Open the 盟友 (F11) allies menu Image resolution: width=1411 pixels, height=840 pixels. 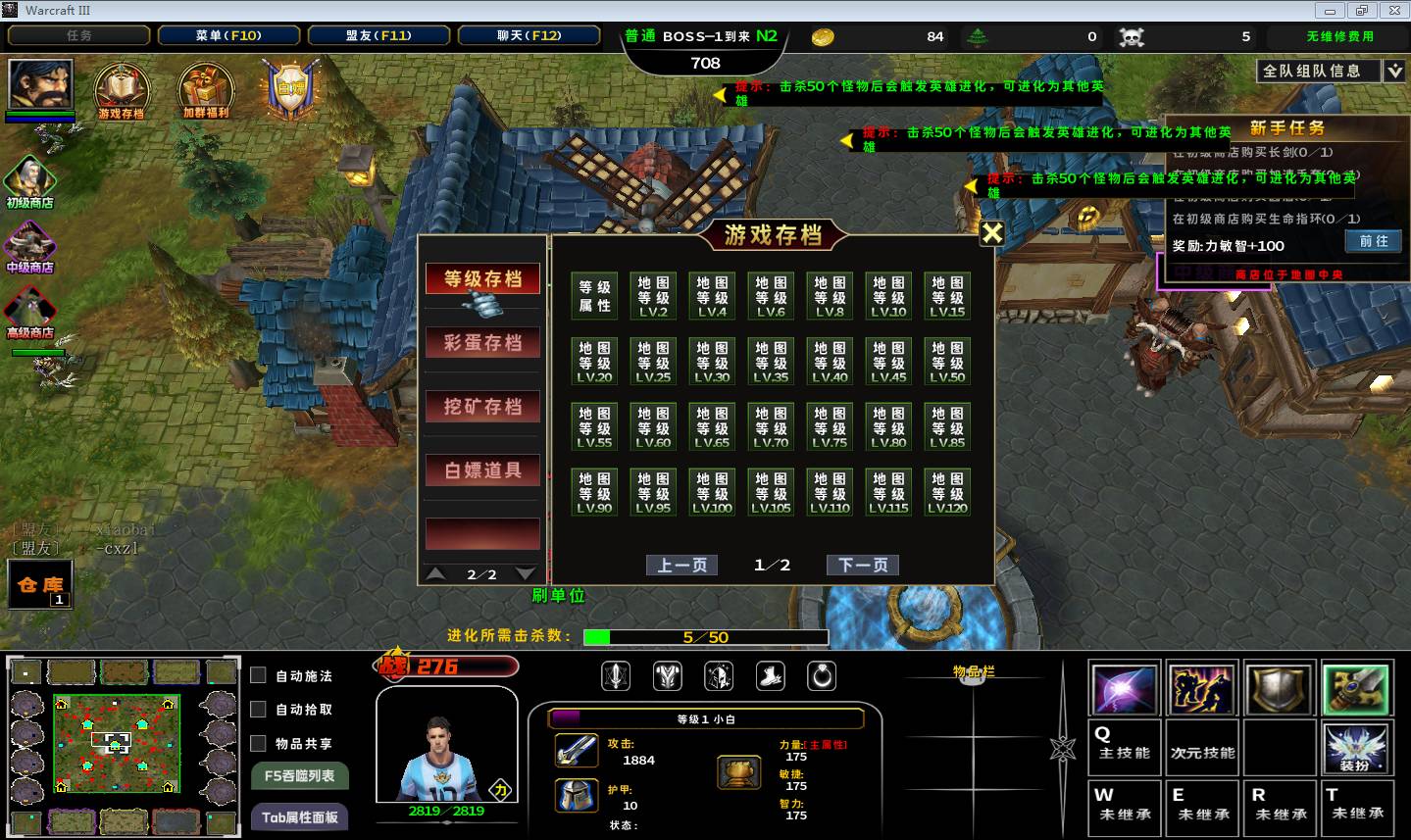tap(378, 35)
